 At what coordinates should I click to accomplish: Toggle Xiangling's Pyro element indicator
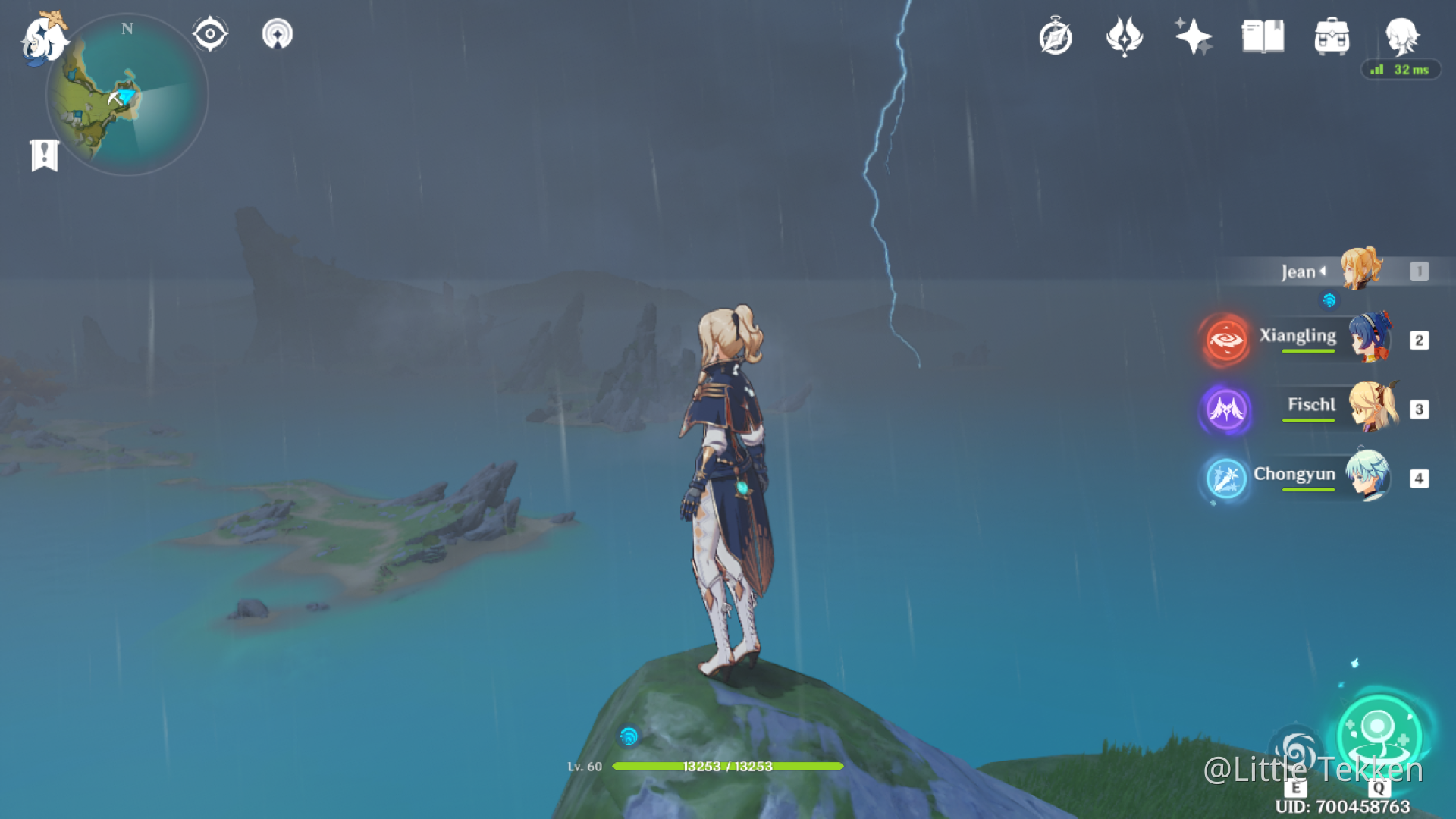click(x=1225, y=340)
